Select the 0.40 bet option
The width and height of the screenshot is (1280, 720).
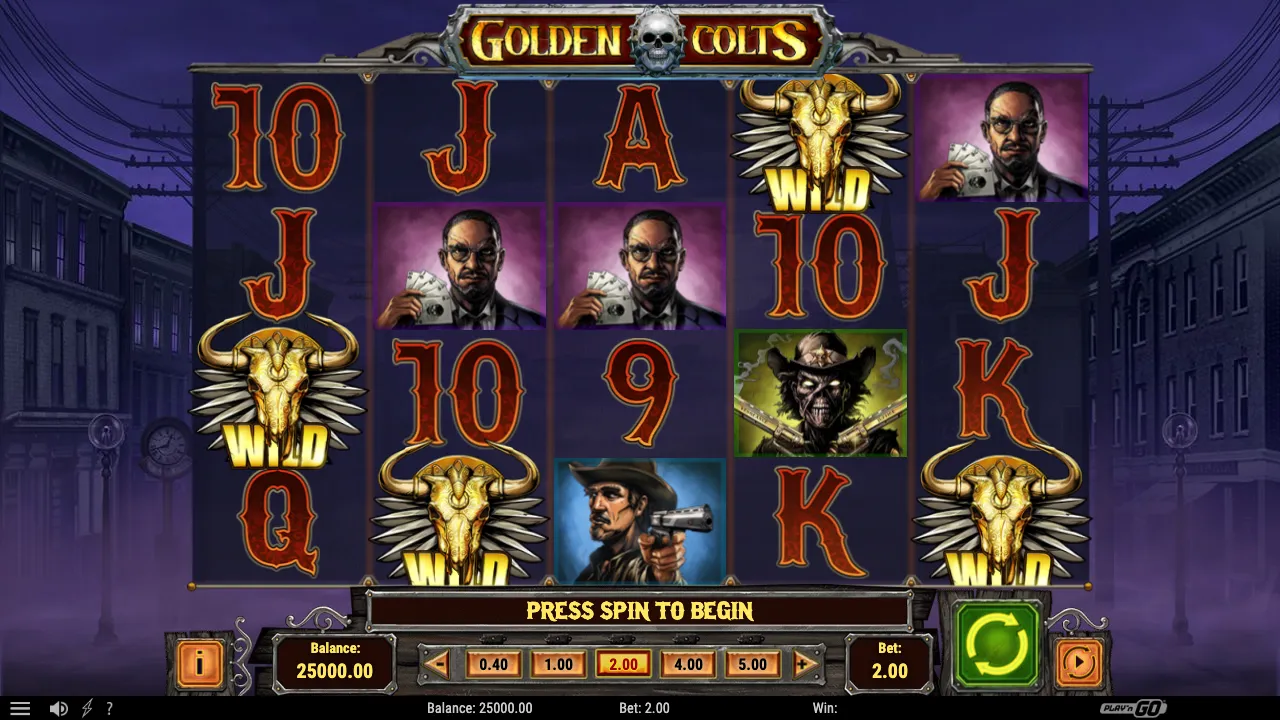pyautogui.click(x=493, y=663)
